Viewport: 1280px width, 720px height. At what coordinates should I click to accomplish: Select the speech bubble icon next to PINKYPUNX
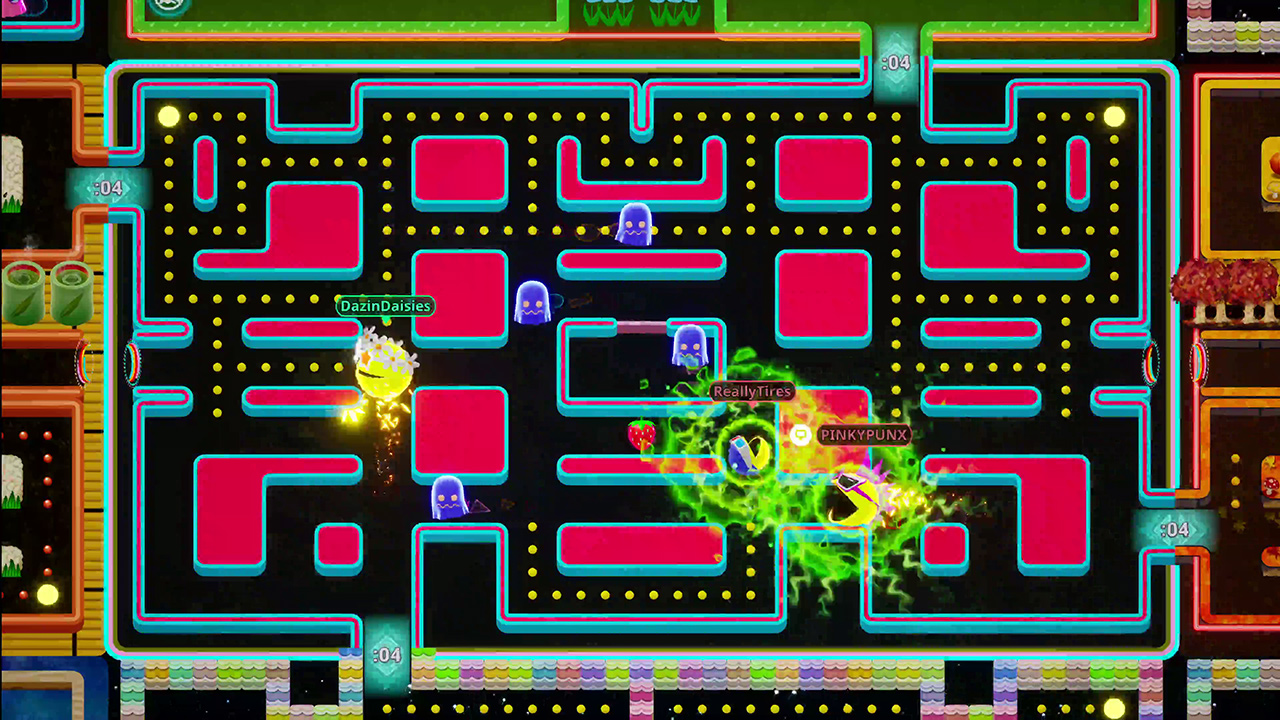pos(800,435)
